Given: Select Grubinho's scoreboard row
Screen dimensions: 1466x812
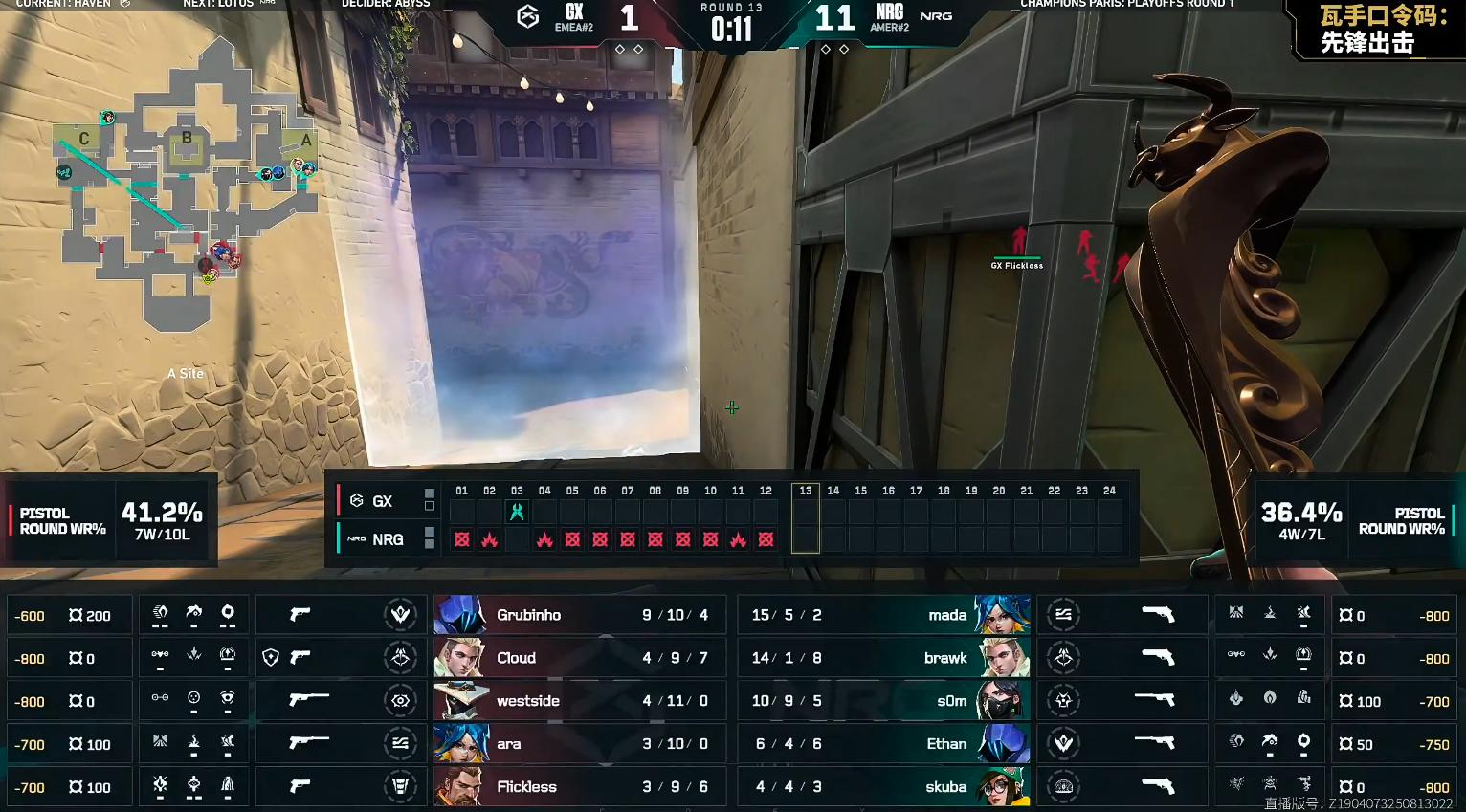Looking at the screenshot, I should 579,615.
